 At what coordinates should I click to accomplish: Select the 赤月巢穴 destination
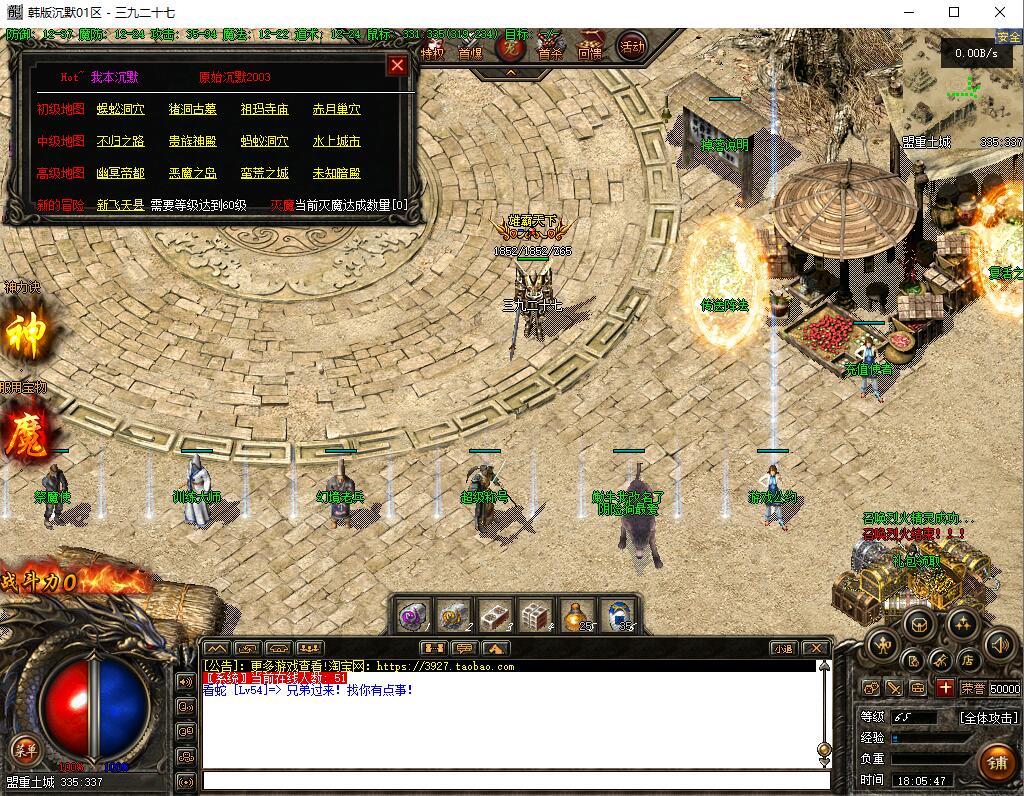(x=336, y=109)
